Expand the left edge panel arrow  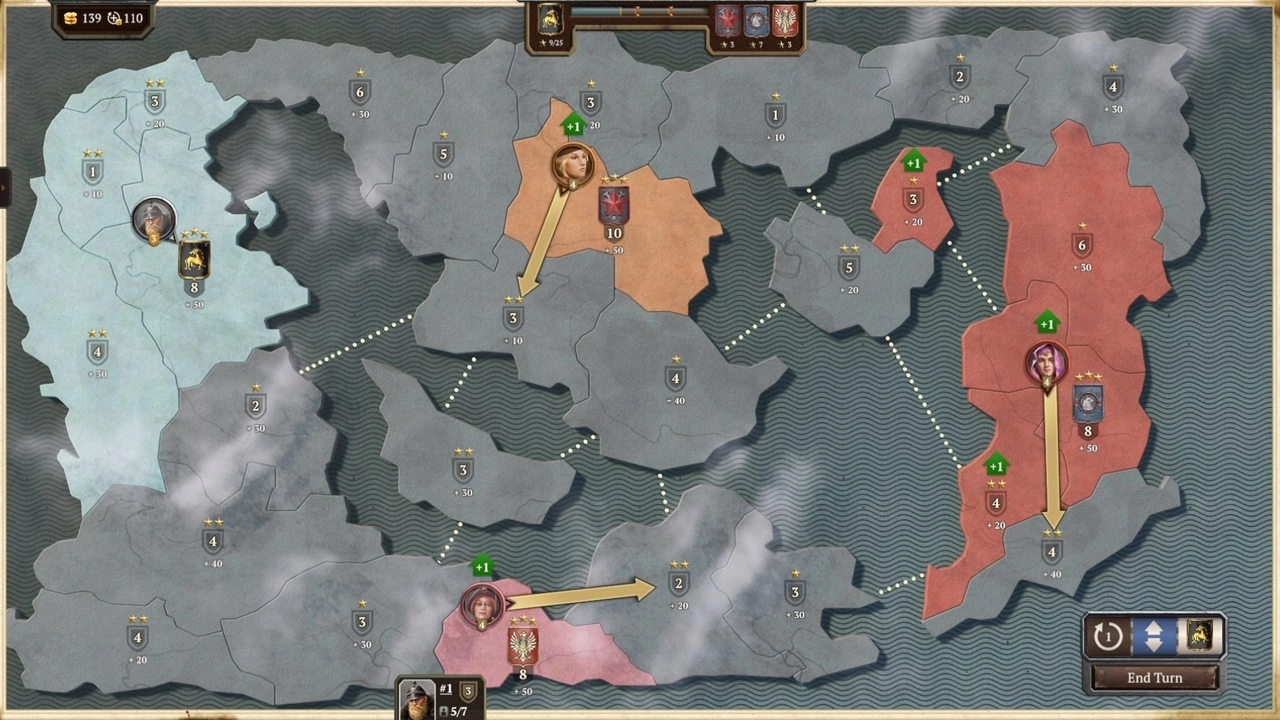pyautogui.click(x=4, y=185)
